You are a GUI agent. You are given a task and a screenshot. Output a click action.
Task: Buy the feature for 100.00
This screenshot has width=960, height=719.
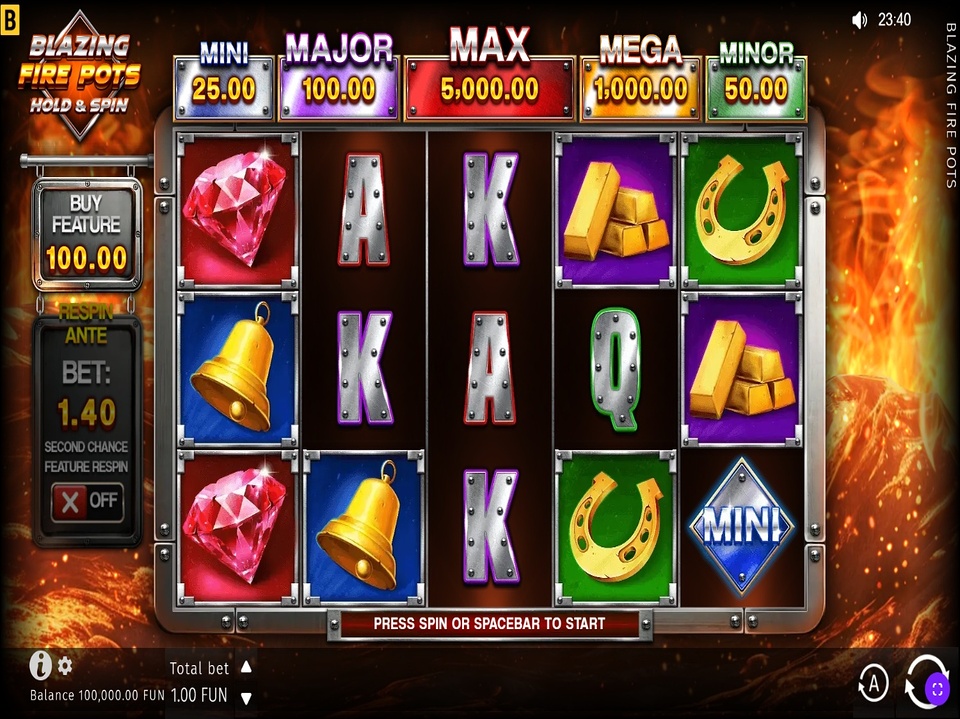(87, 236)
